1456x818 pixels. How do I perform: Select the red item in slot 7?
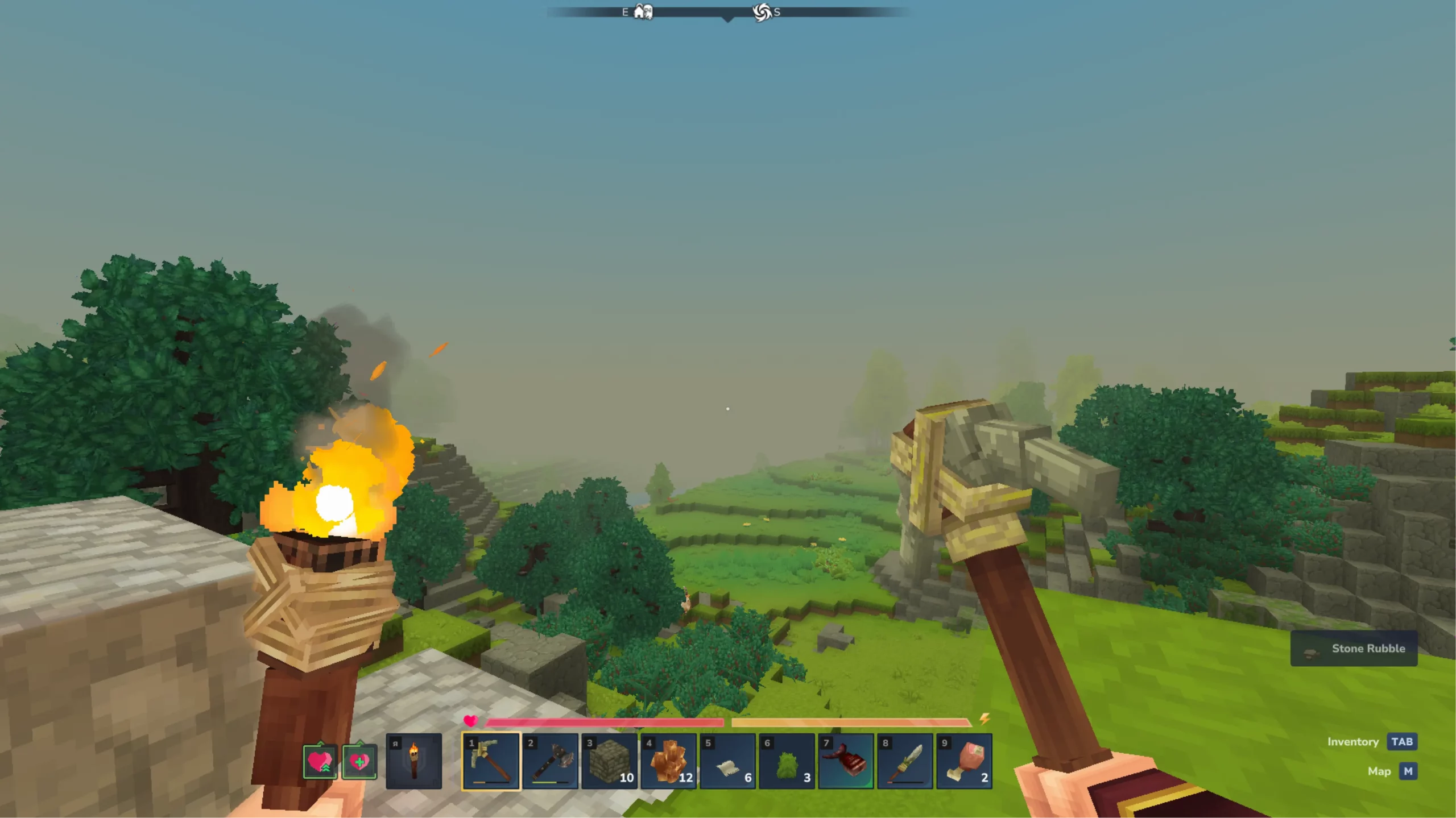(x=846, y=761)
